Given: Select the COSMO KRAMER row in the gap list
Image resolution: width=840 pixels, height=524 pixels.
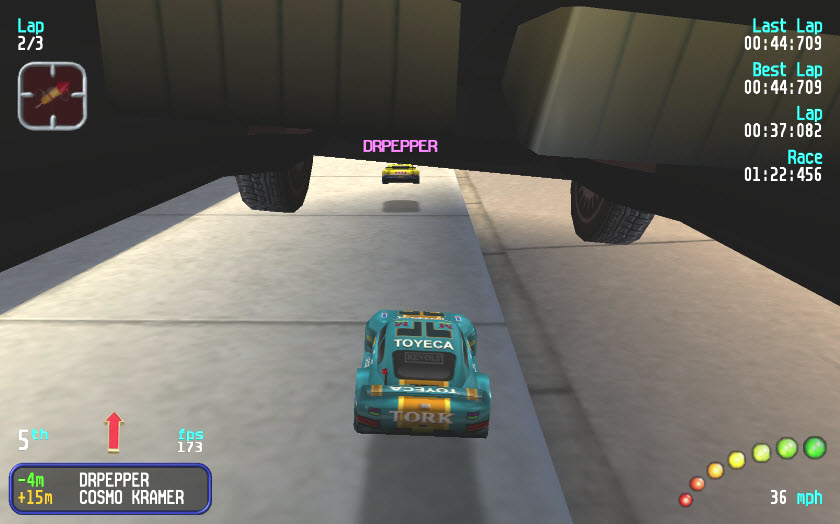Looking at the screenshot, I should (x=112, y=497).
